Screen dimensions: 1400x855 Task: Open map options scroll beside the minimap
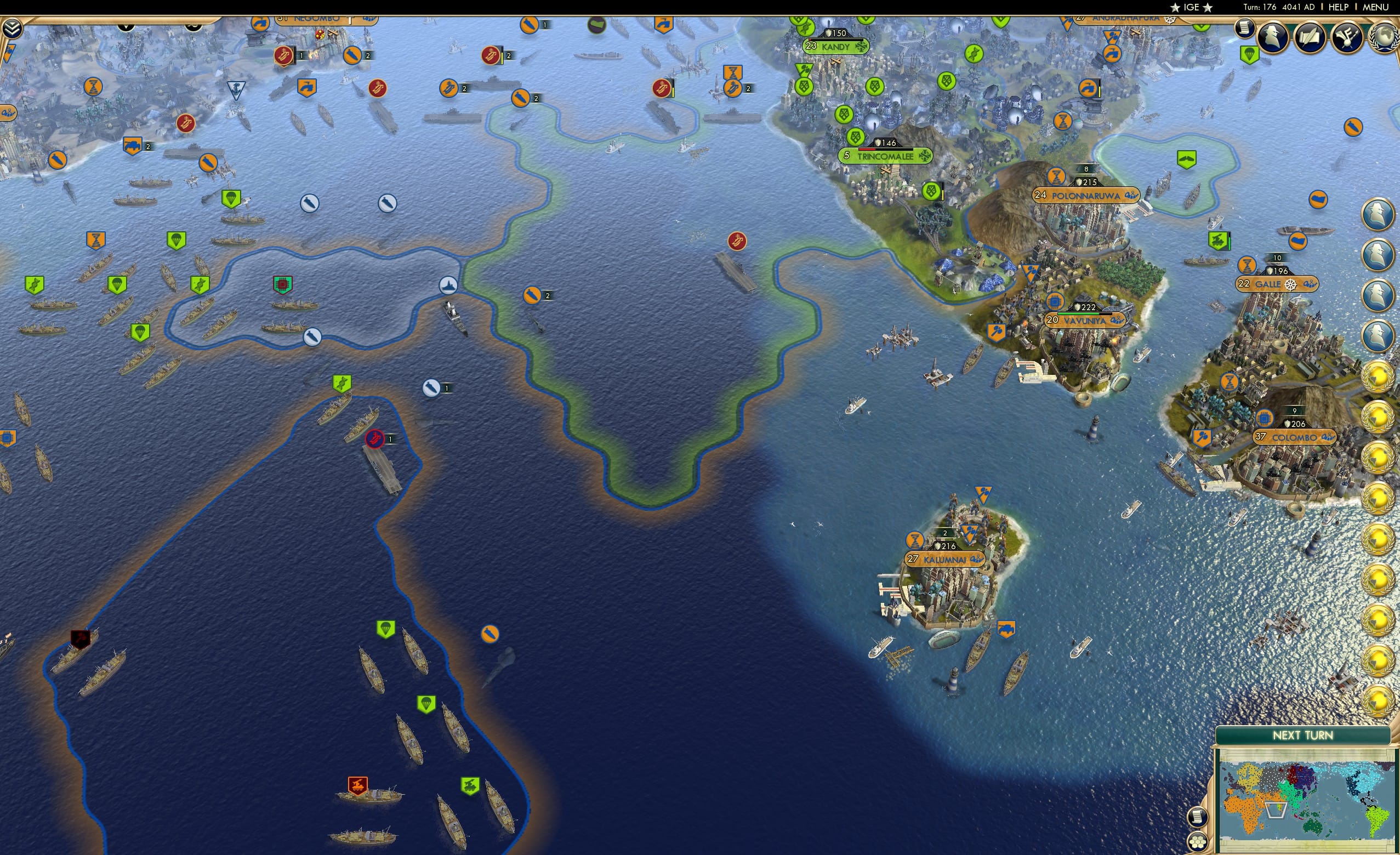[1198, 818]
